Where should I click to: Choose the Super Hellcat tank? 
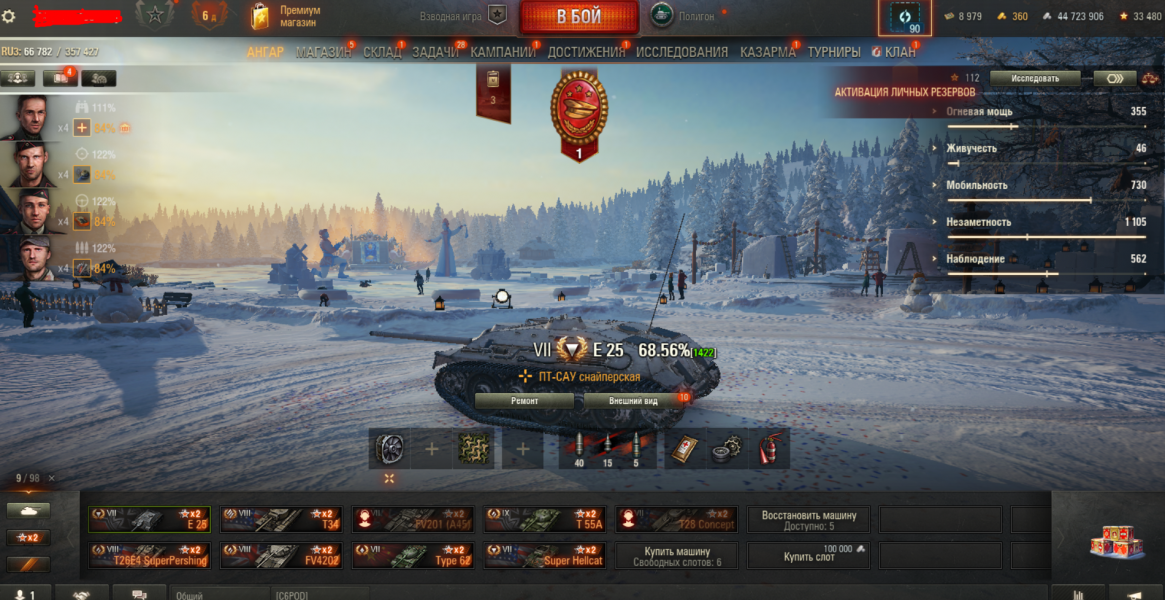pyautogui.click(x=545, y=556)
